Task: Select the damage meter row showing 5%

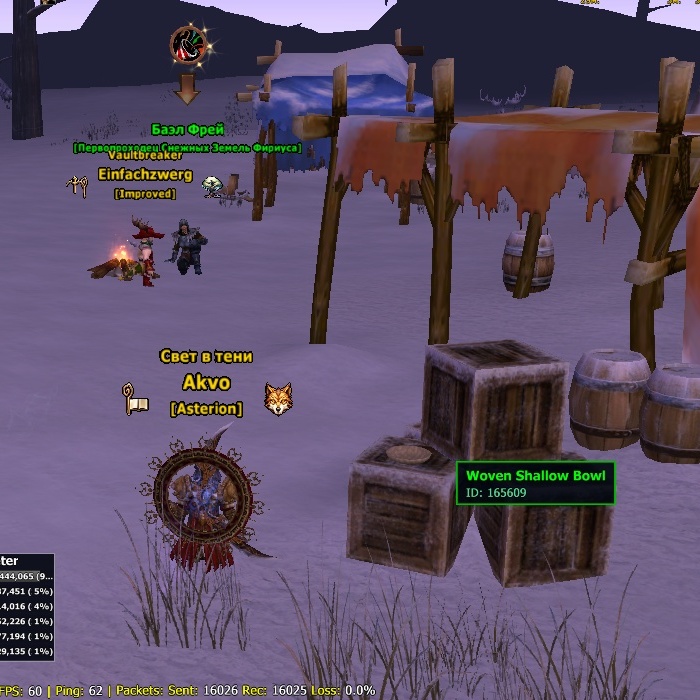Action: (x=26, y=591)
